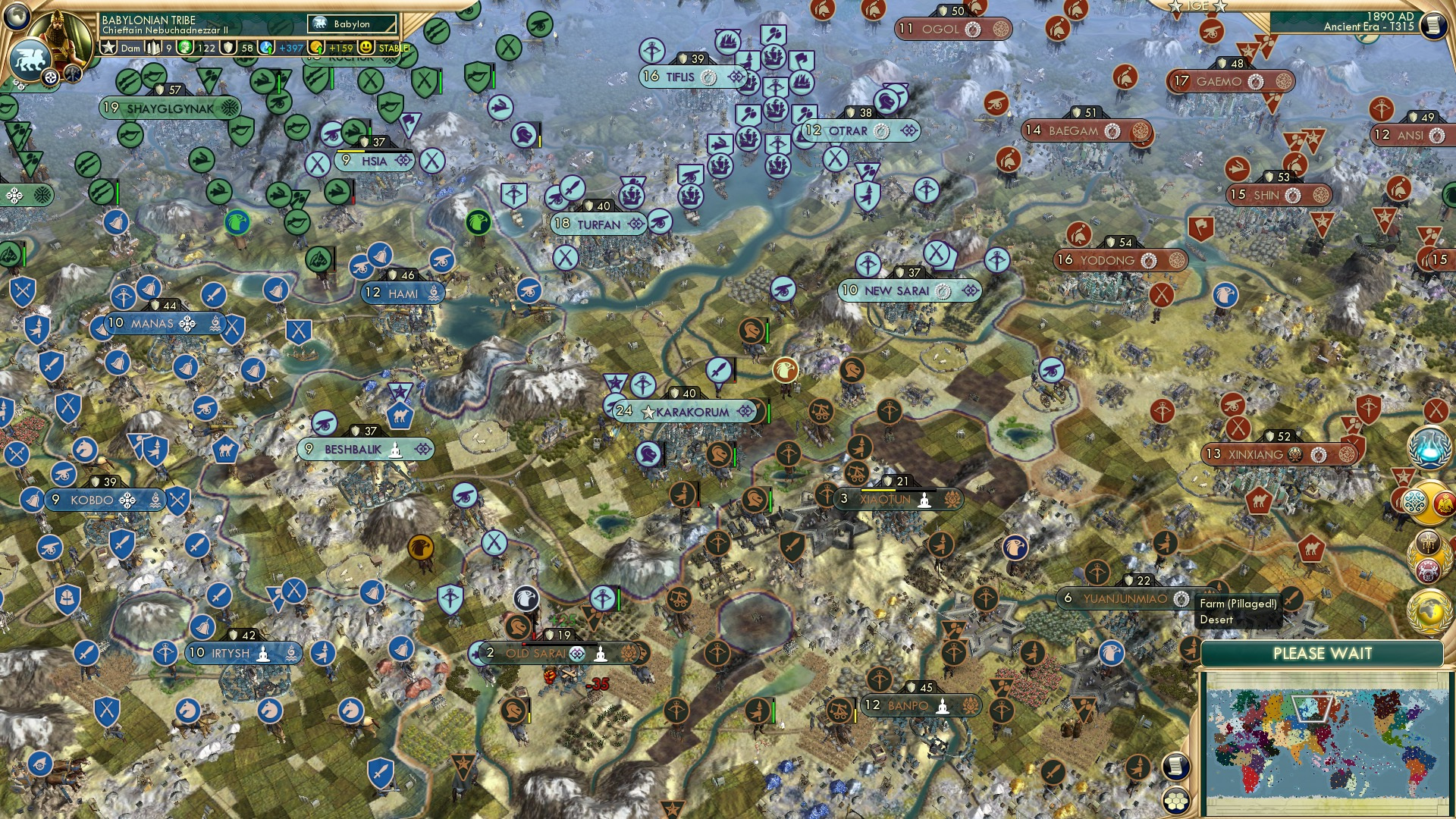
Task: Click the PLEASE WAIT banner
Action: [1323, 653]
